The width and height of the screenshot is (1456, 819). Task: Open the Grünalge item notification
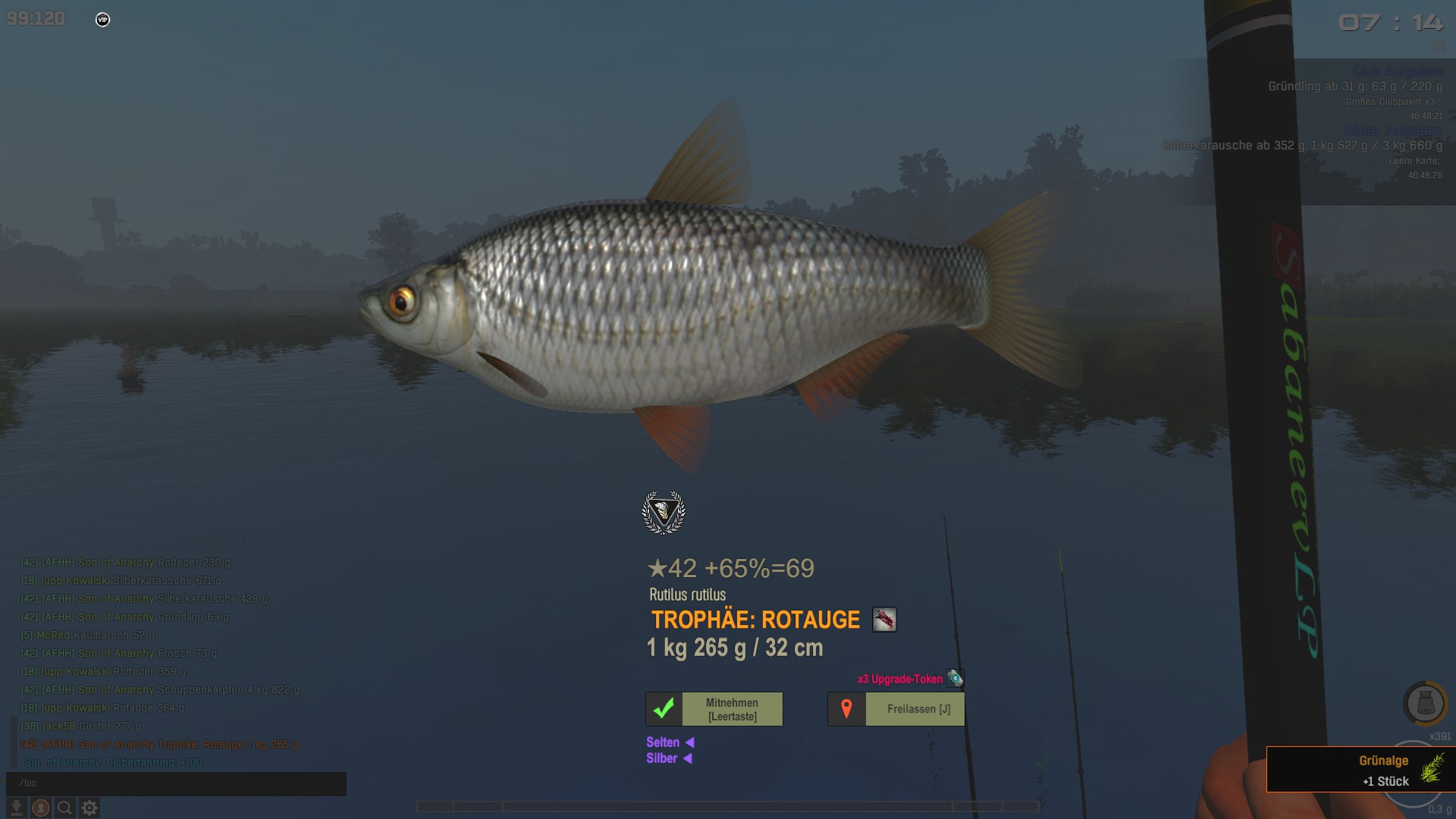[x=1360, y=770]
